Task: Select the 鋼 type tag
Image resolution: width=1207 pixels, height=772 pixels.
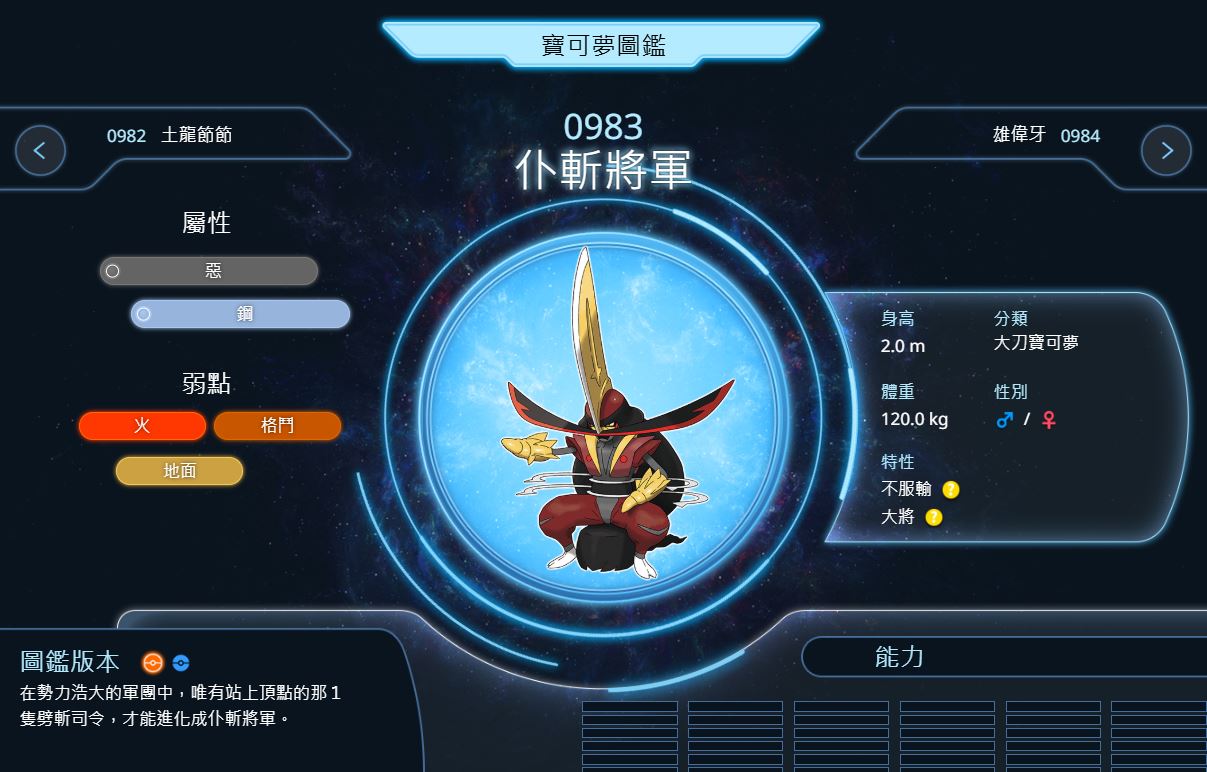Action: [241, 314]
